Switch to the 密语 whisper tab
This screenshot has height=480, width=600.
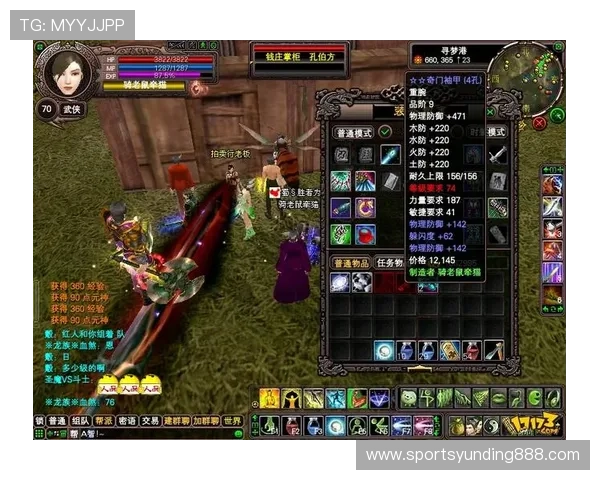pyautogui.click(x=127, y=421)
